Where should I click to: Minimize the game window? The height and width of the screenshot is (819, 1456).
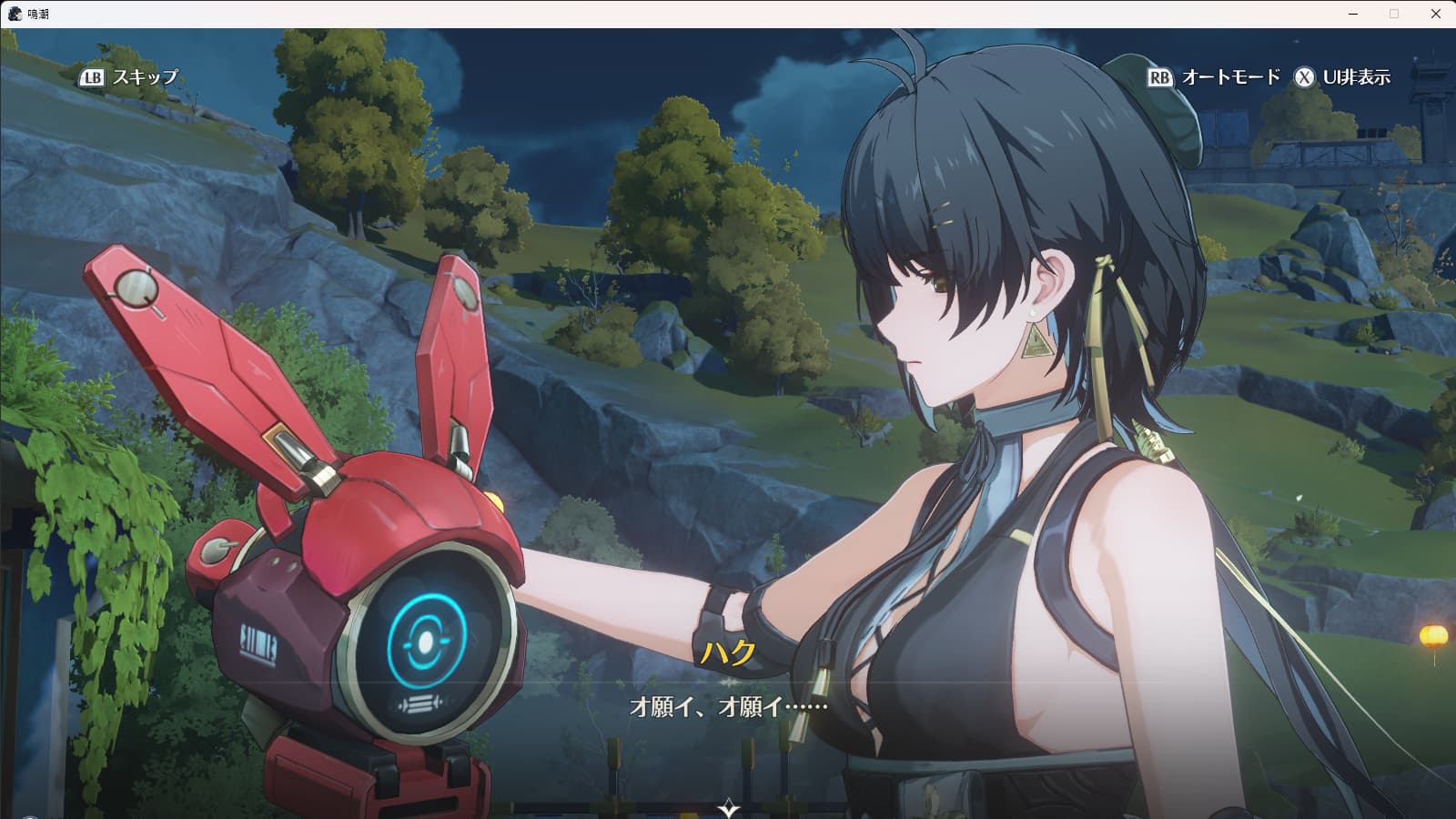click(x=1353, y=14)
